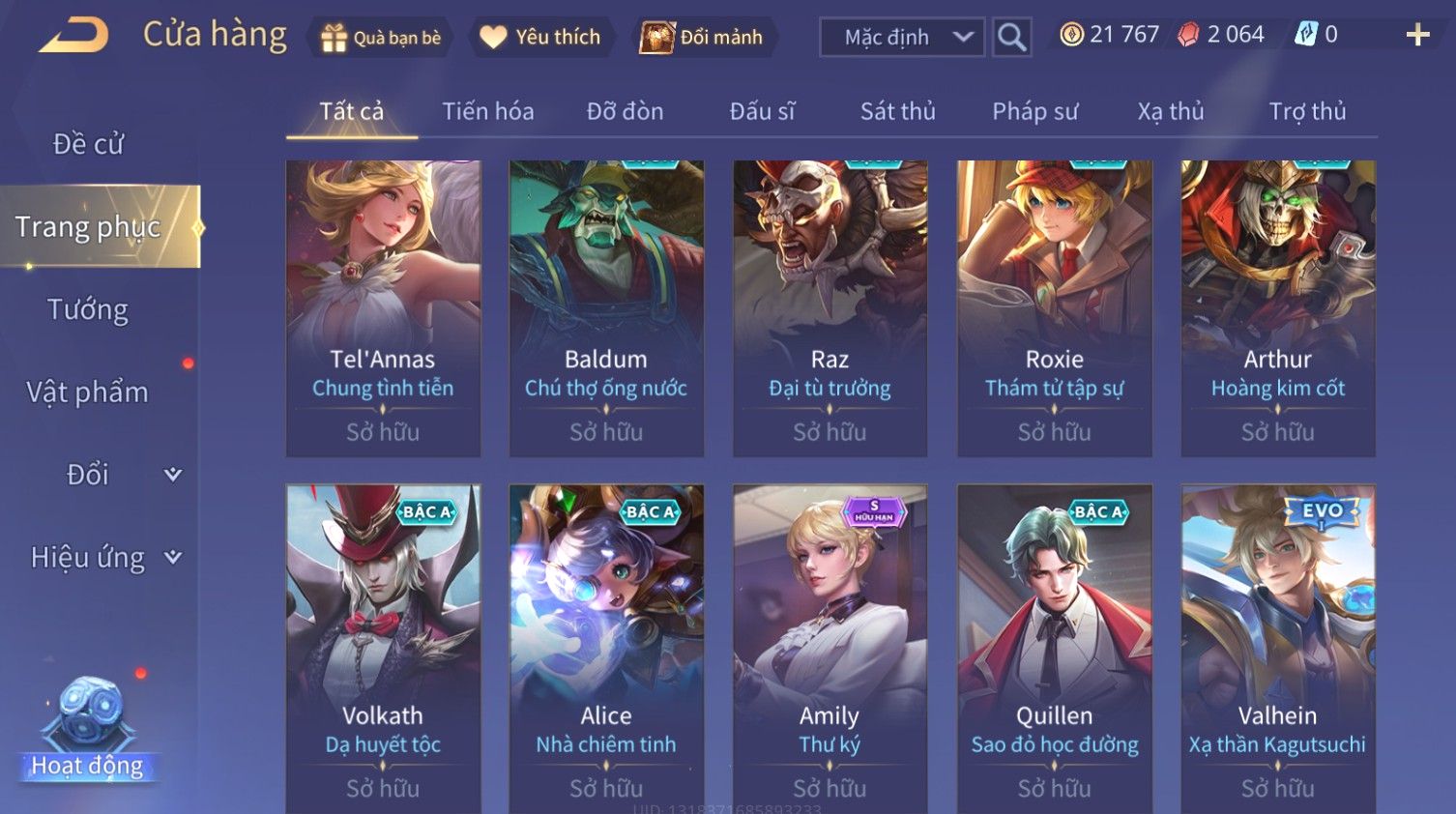This screenshot has width=1456, height=814.
Task: Go back using the arrow button
Action: [73, 36]
